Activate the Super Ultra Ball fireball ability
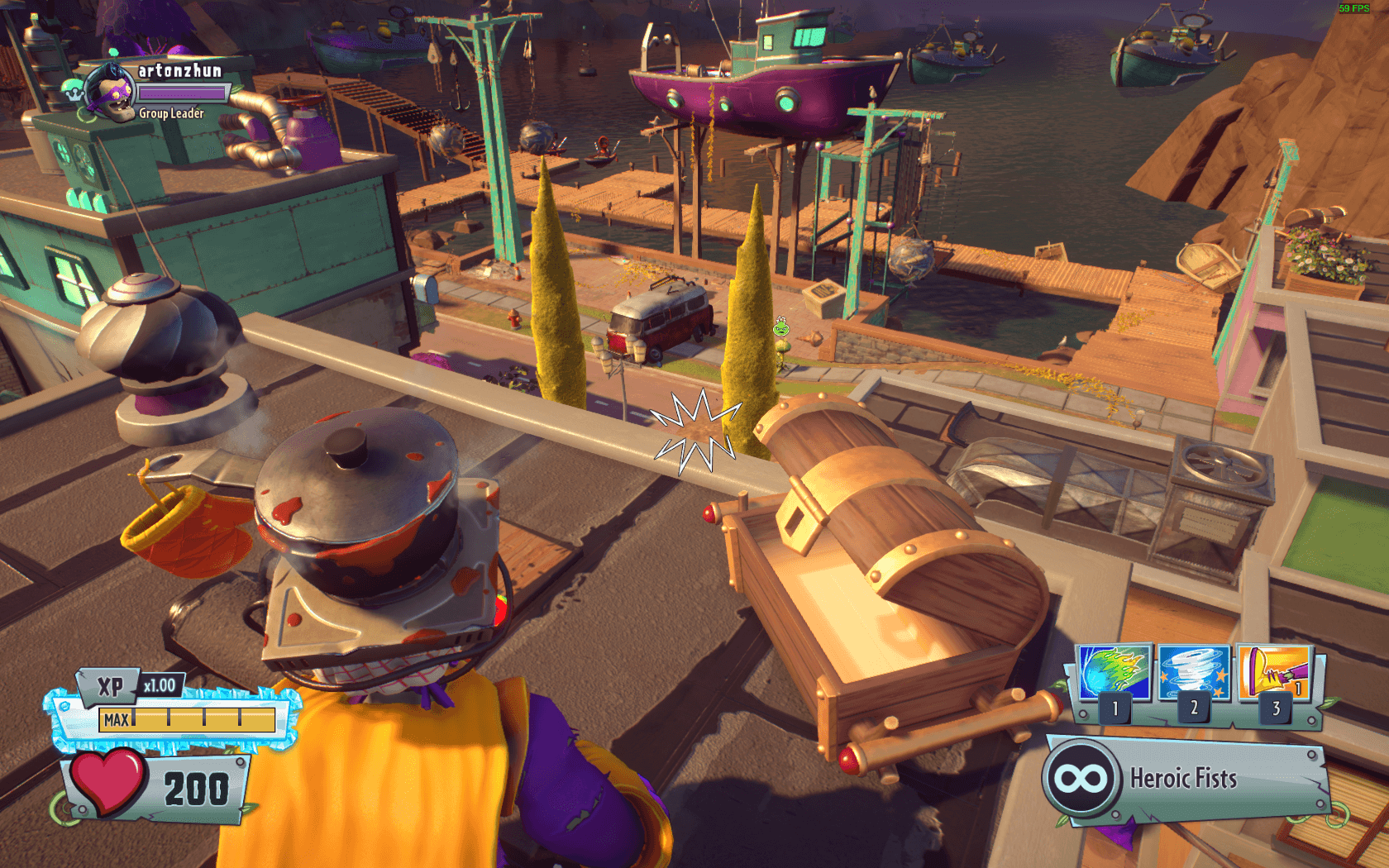The width and height of the screenshot is (1389, 868). tap(1115, 672)
